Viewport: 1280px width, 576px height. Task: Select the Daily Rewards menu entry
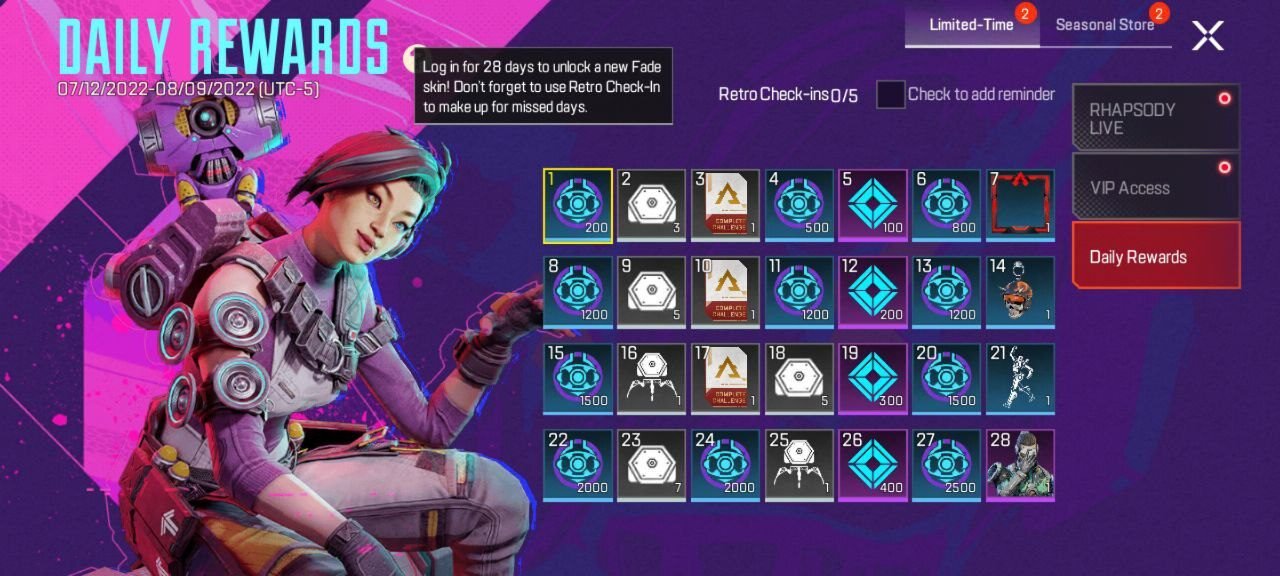point(1155,256)
